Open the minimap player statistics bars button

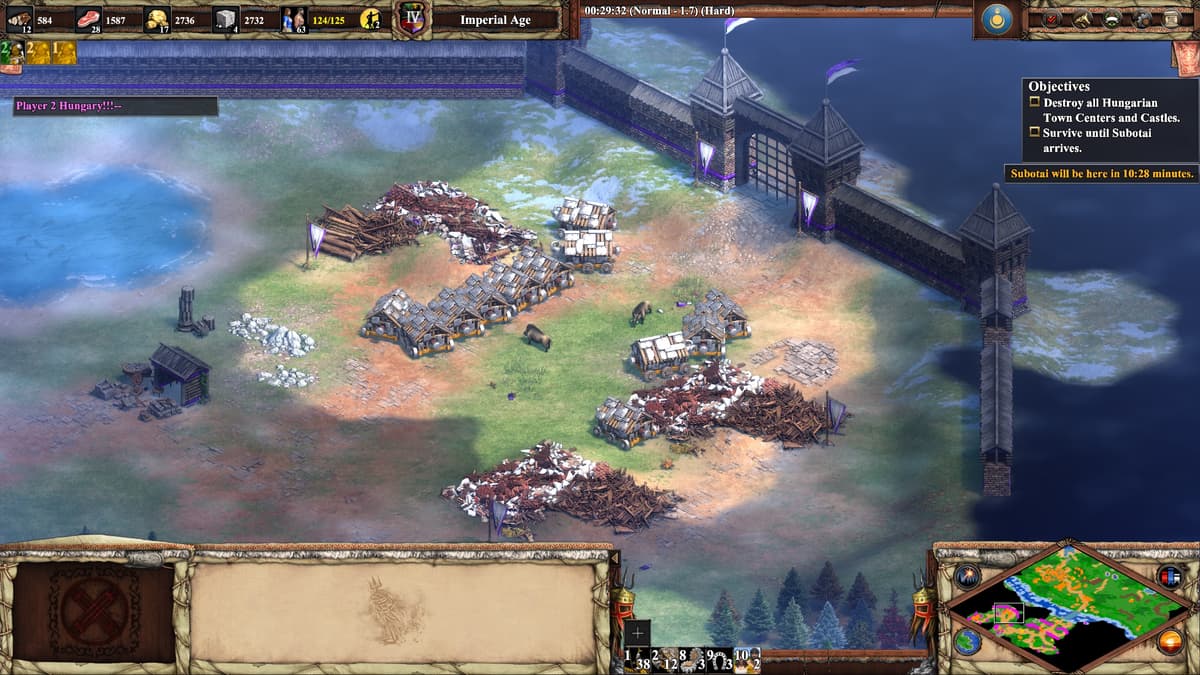(x=1169, y=575)
